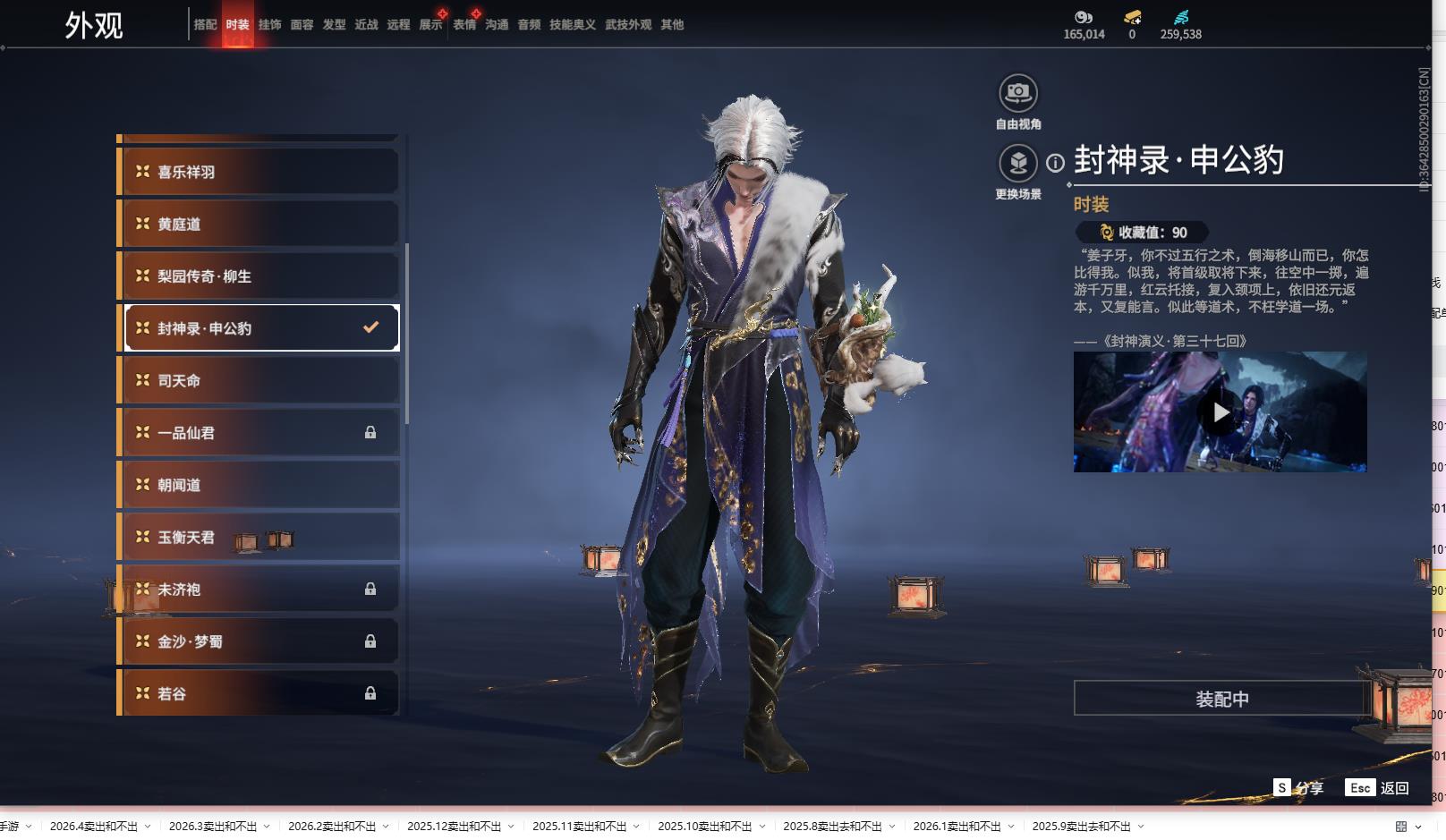Screen dimensions: 1446x840
Task: Choose the 黄庭道 outfit
Action: pos(259,224)
